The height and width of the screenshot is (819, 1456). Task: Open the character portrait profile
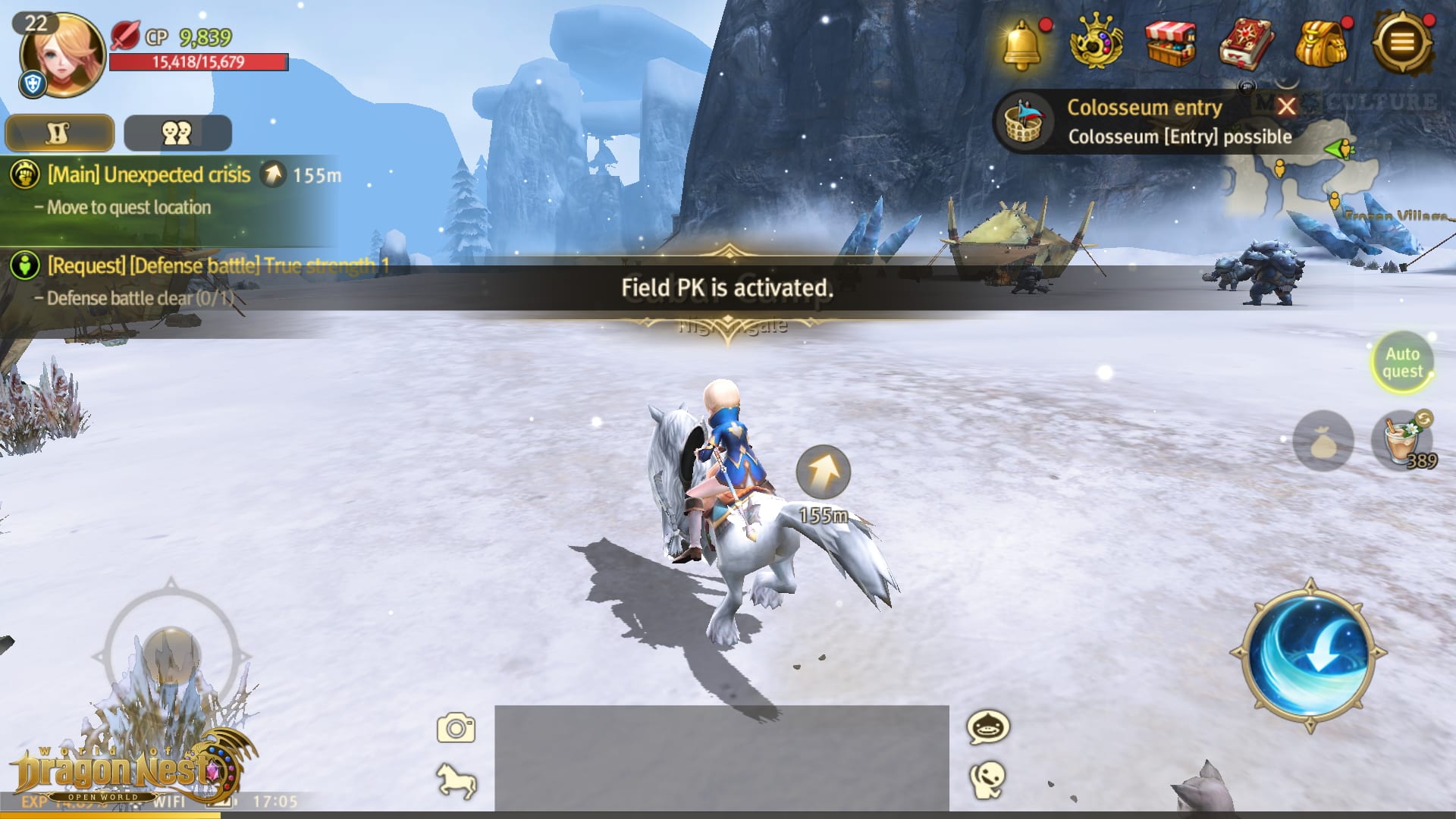click(62, 55)
